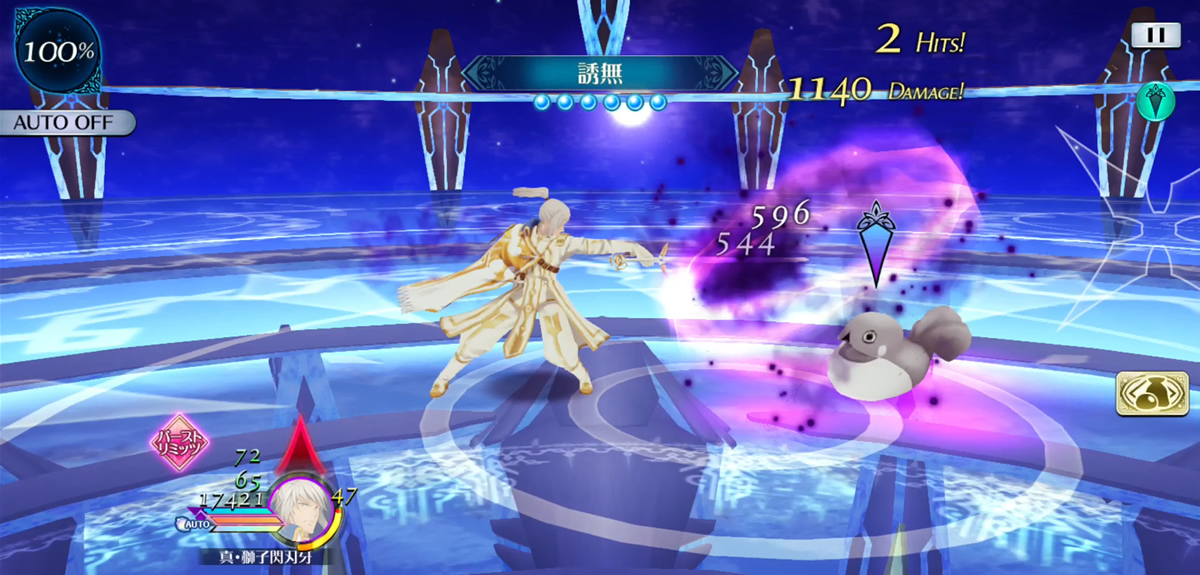Pause the battle
This screenshot has height=575, width=1200.
point(1156,35)
